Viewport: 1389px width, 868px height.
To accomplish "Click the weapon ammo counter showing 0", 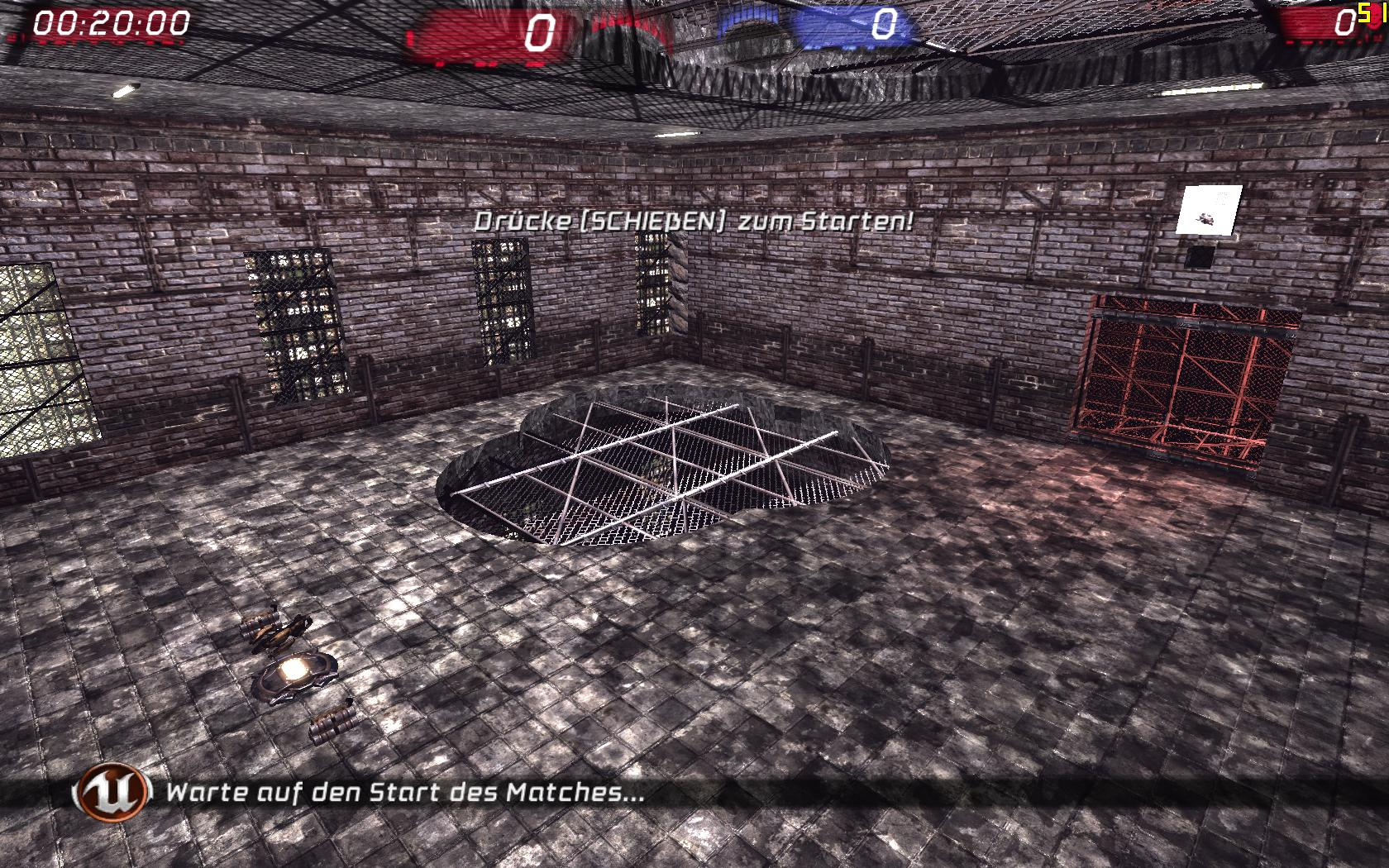I will coord(1344,21).
